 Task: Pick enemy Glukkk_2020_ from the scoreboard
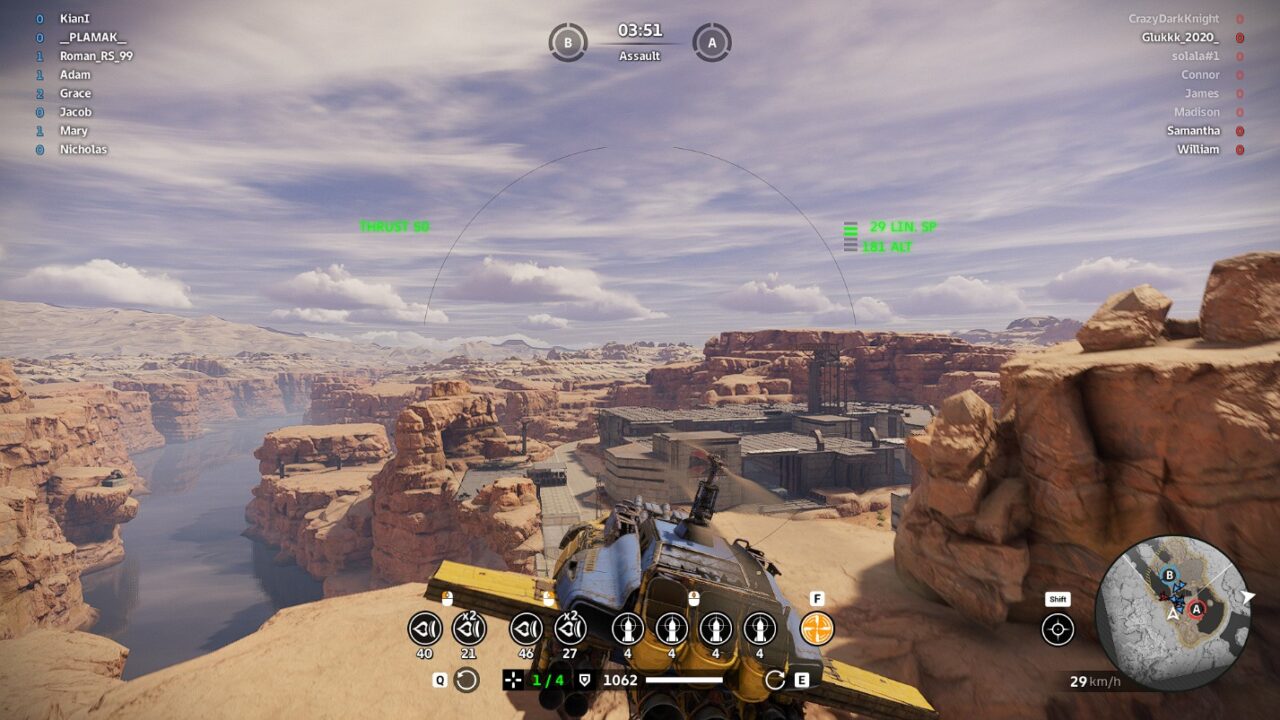click(1180, 37)
